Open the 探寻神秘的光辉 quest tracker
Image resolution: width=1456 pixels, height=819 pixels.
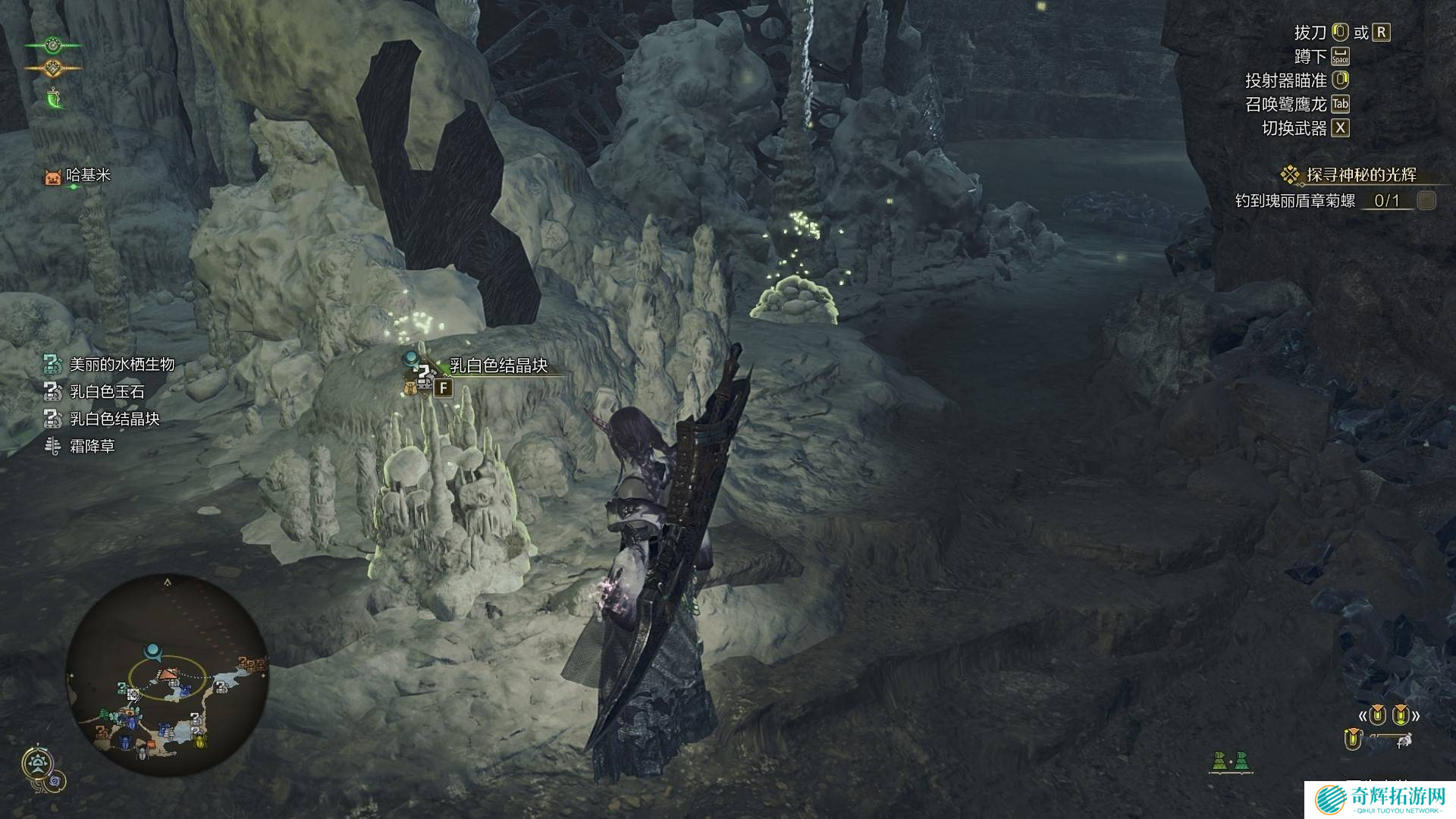pos(1360,175)
